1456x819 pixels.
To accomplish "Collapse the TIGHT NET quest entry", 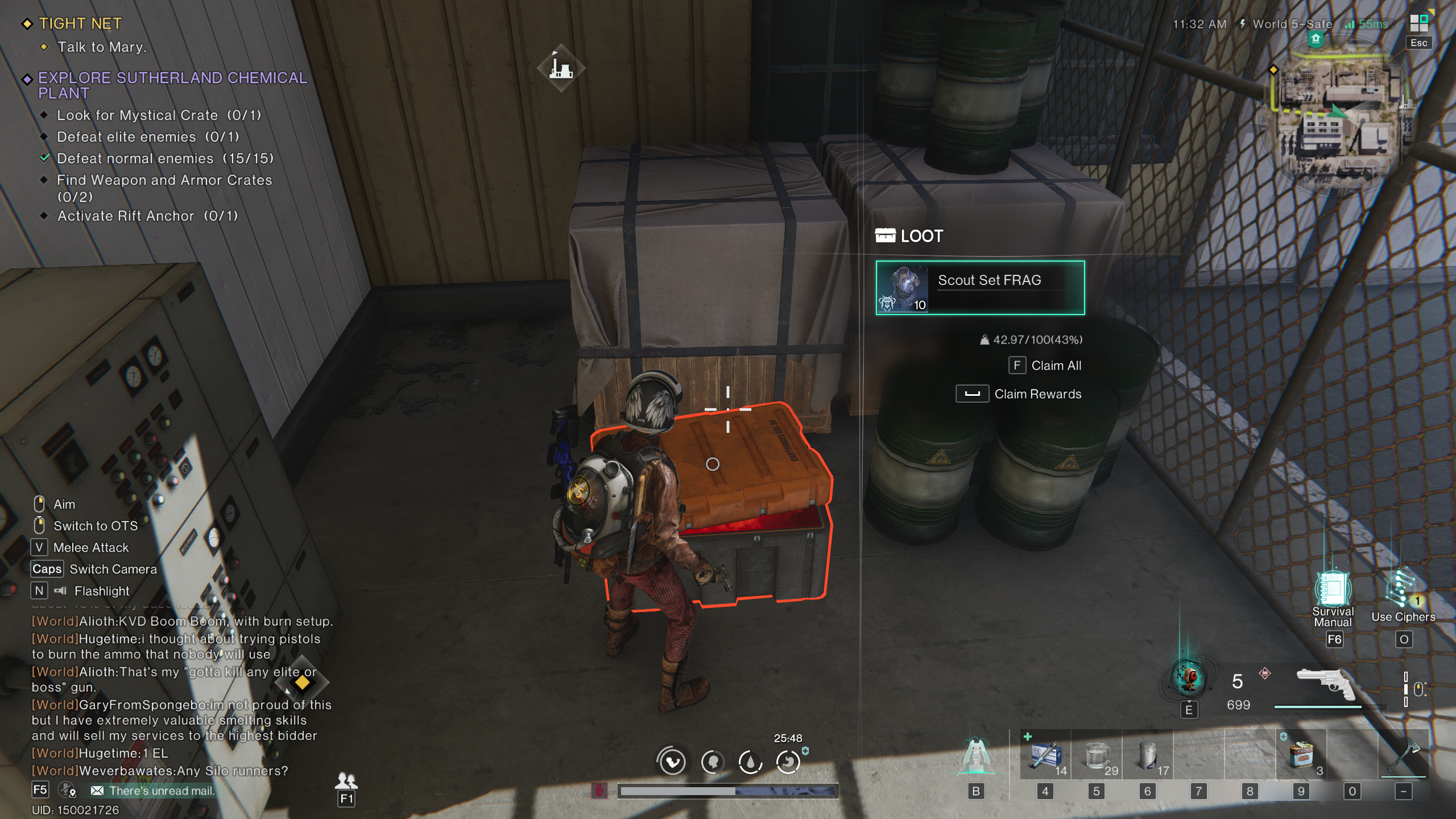I will click(x=27, y=23).
